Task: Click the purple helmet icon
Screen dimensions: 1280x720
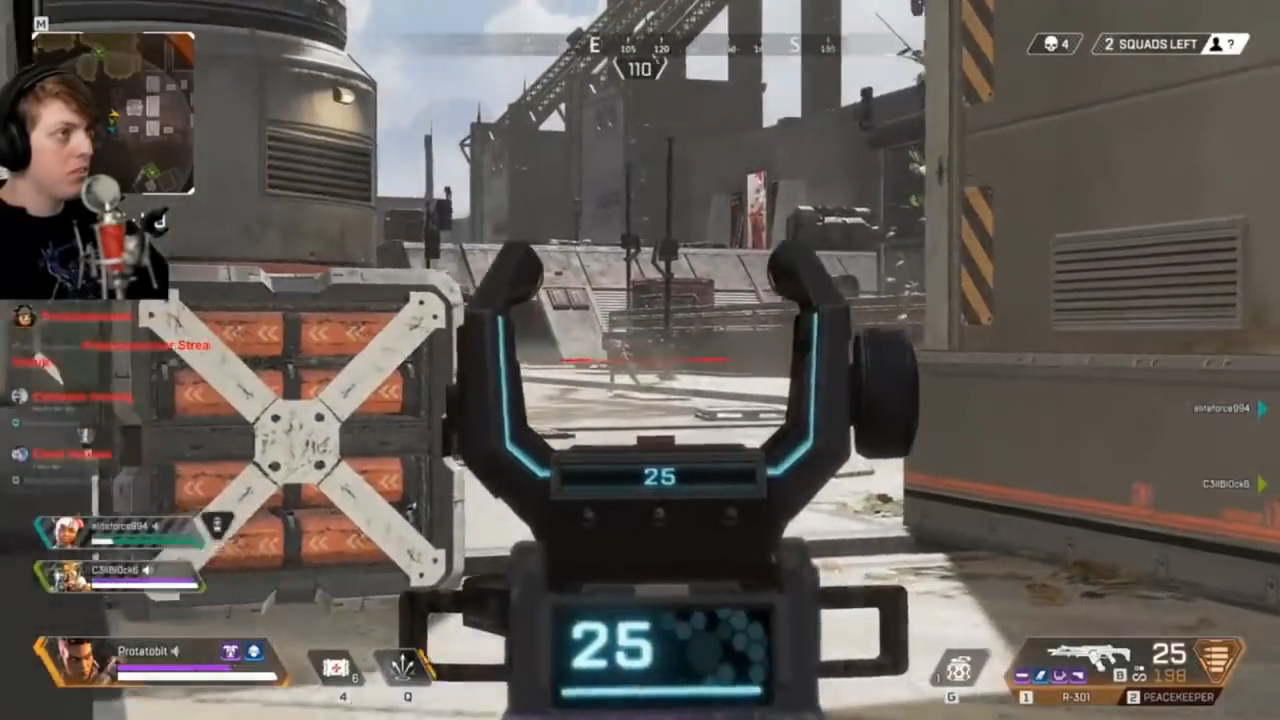Action: click(x=230, y=652)
